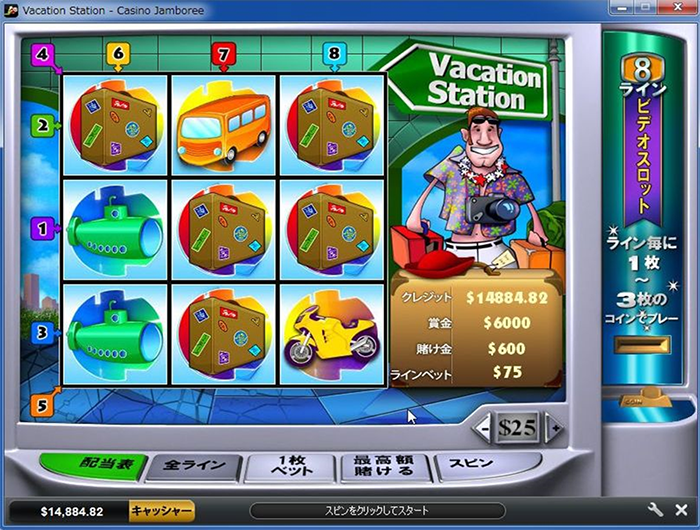Select payline marker number 3
The width and height of the screenshot is (700, 530).
[42, 333]
